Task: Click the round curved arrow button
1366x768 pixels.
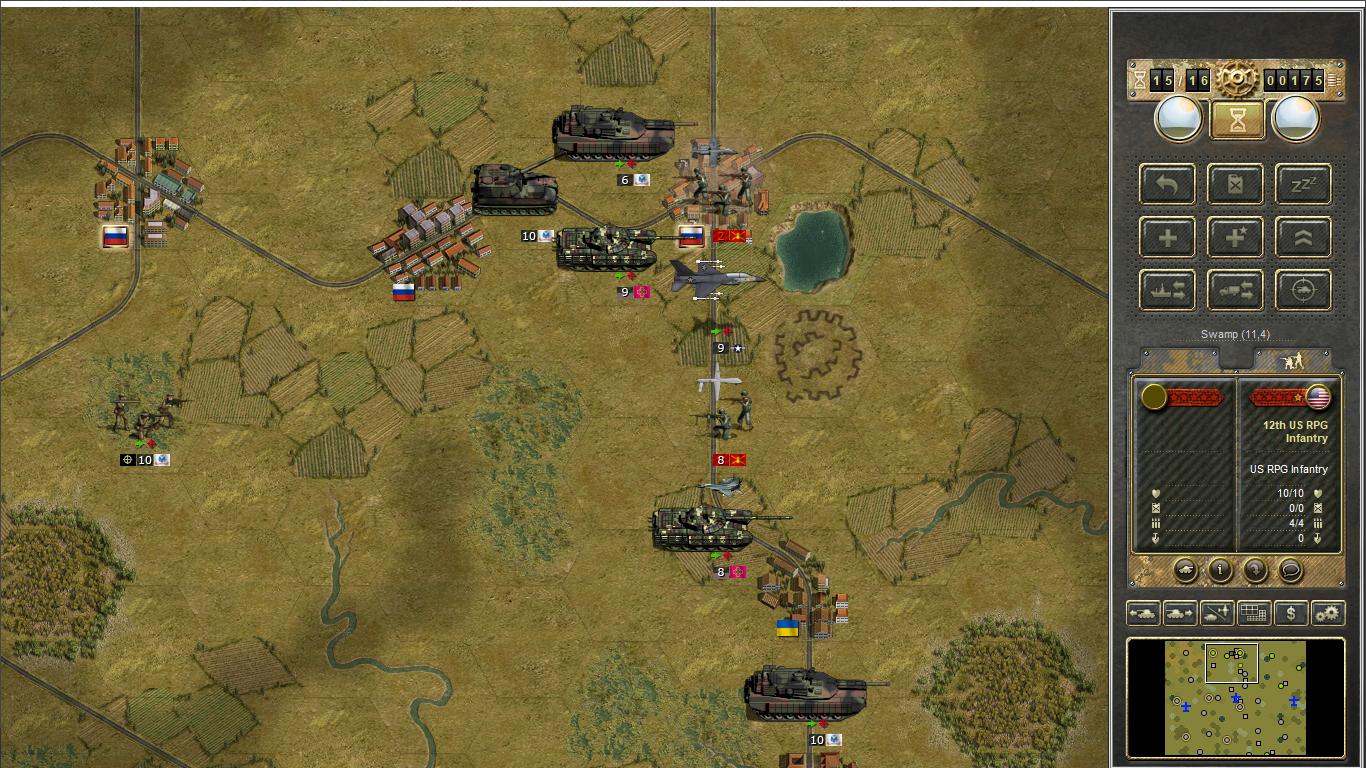Action: (1256, 570)
